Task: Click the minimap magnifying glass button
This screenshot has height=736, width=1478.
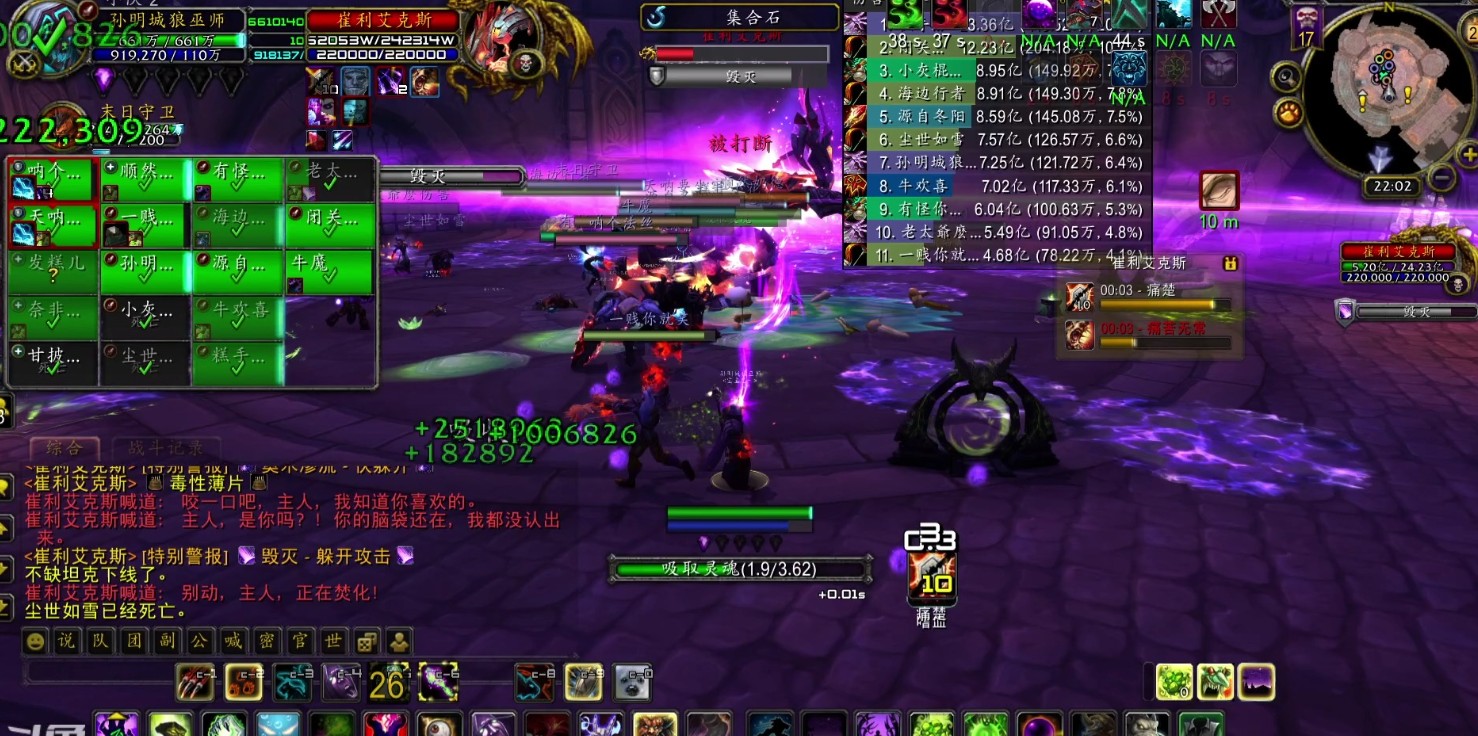Action: (1286, 75)
